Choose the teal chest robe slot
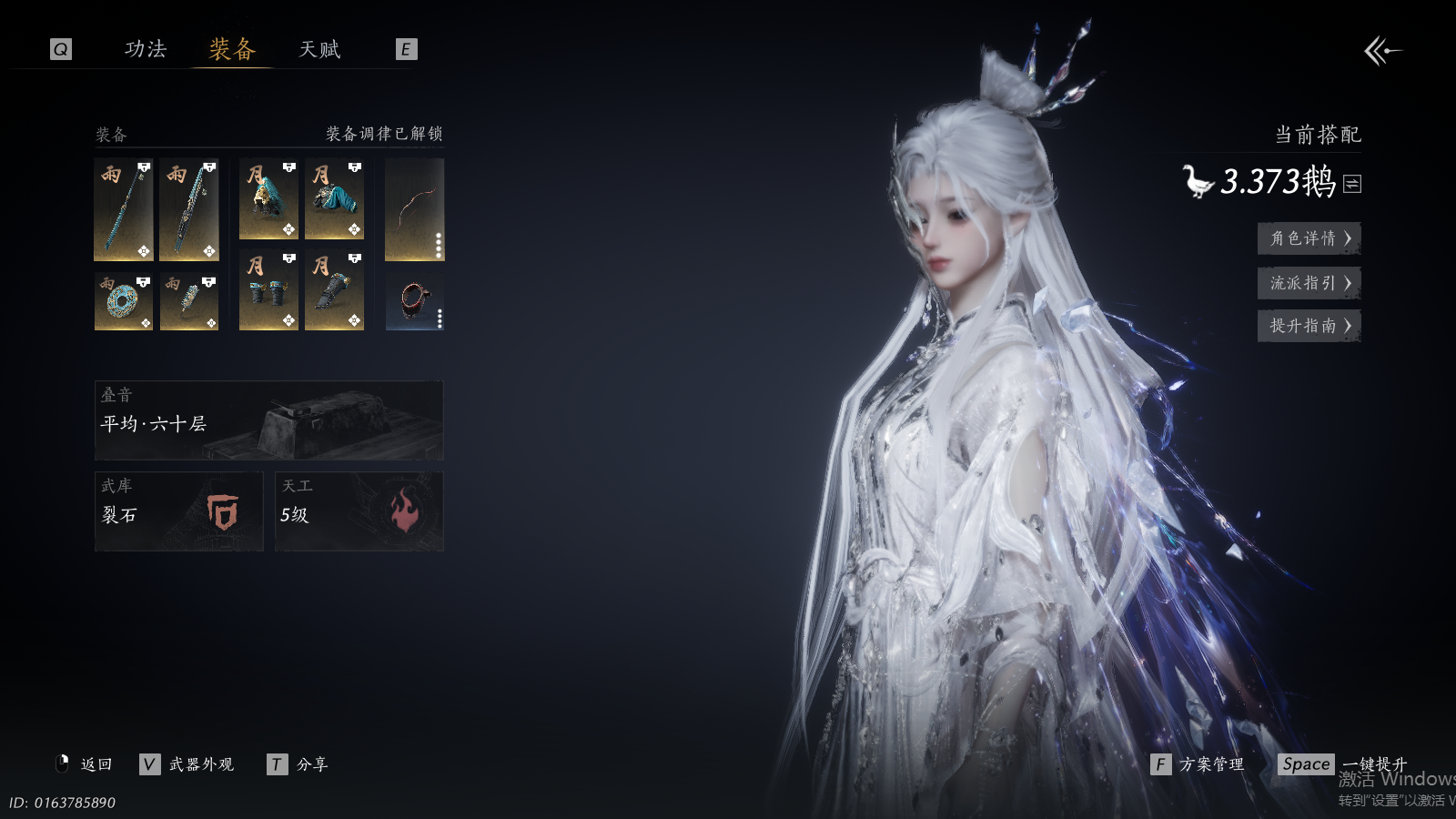The image size is (1456, 819). tap(334, 199)
